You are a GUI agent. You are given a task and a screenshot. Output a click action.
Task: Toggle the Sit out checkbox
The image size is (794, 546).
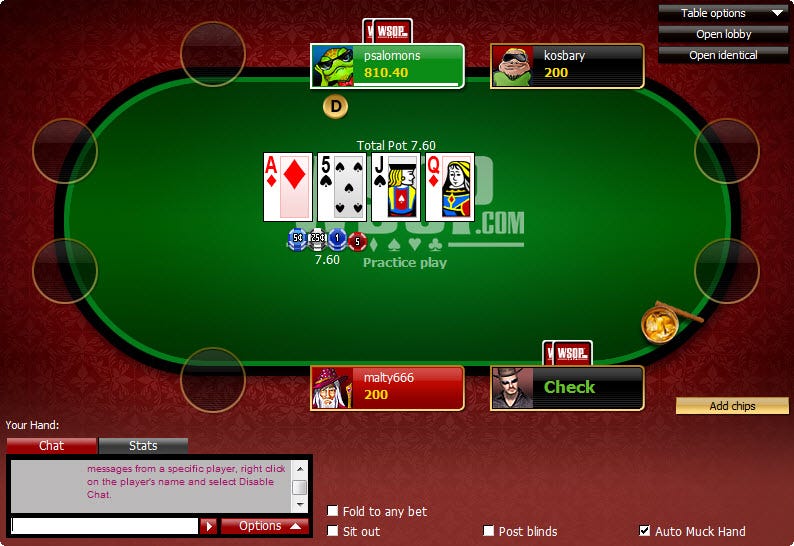coord(333,531)
